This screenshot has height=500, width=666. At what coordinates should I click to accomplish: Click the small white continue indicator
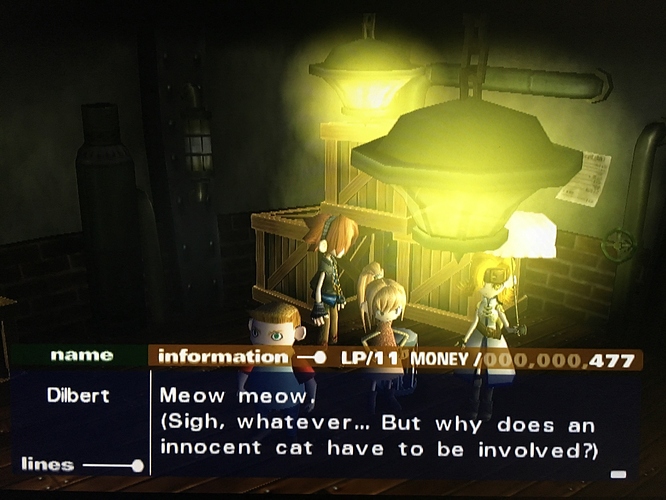click(618, 474)
